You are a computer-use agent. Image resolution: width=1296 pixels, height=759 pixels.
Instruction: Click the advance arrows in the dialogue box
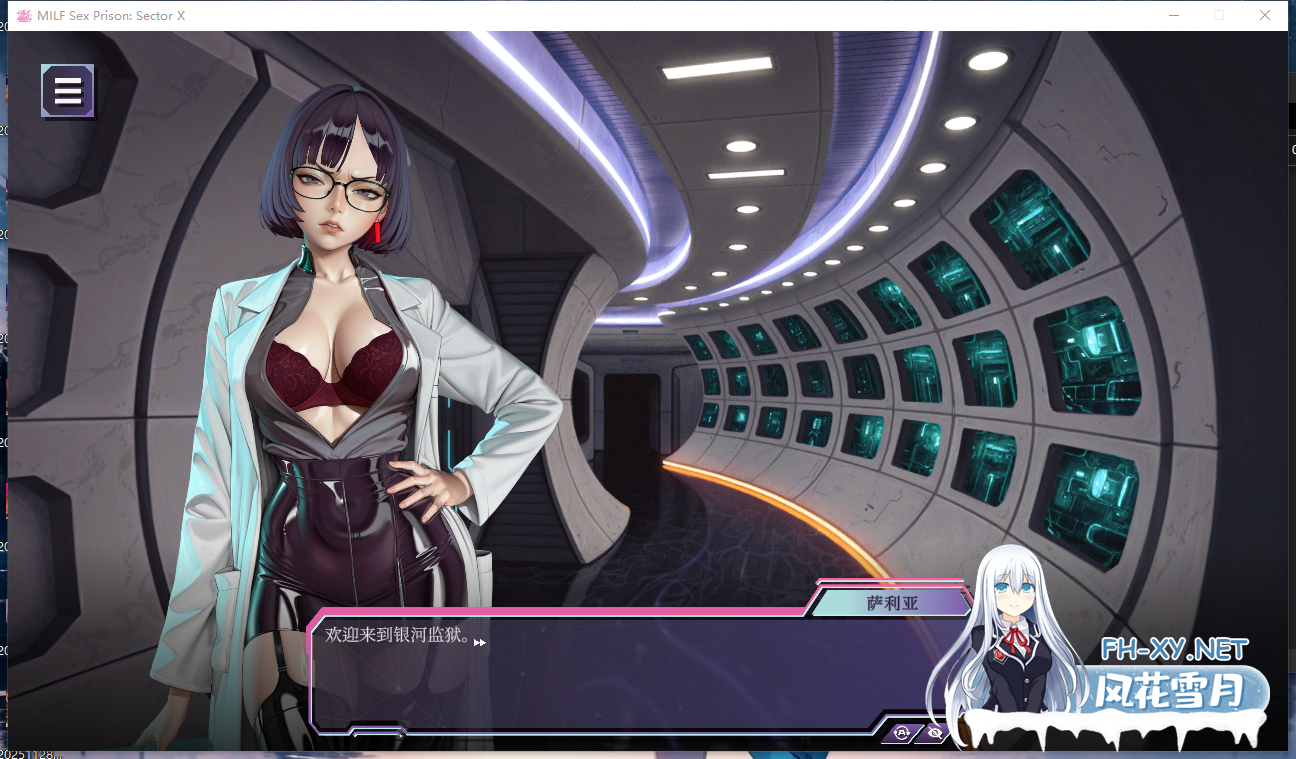click(481, 642)
